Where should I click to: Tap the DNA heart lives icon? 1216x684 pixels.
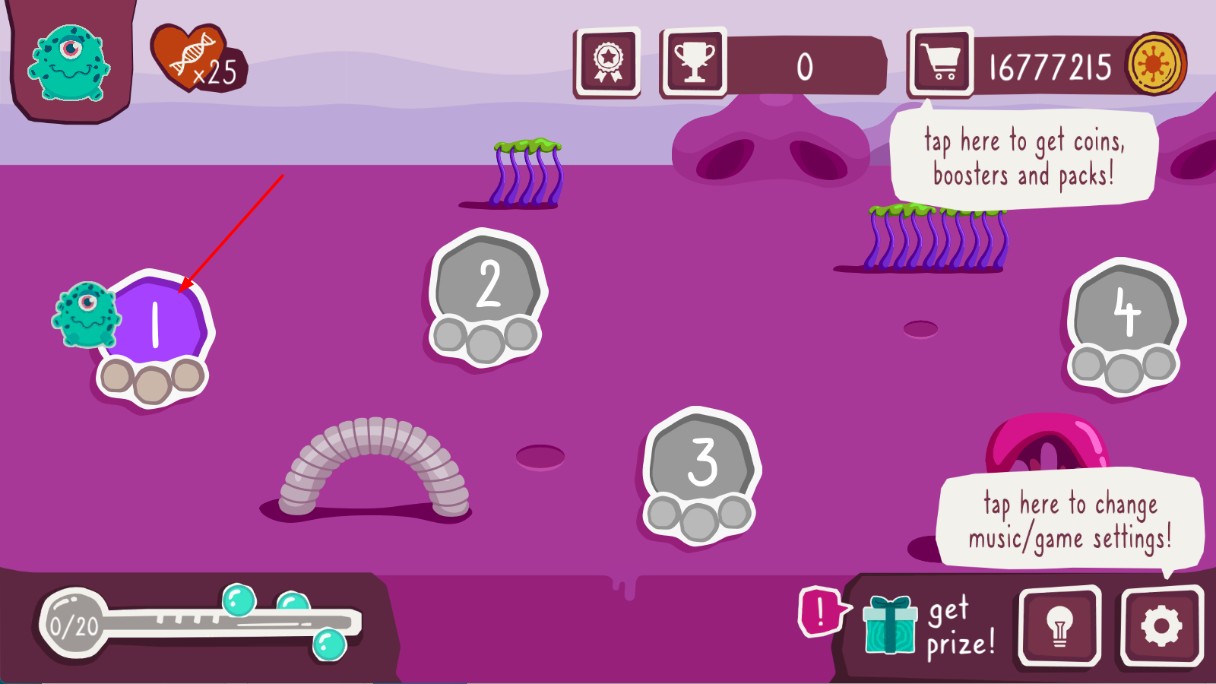187,58
